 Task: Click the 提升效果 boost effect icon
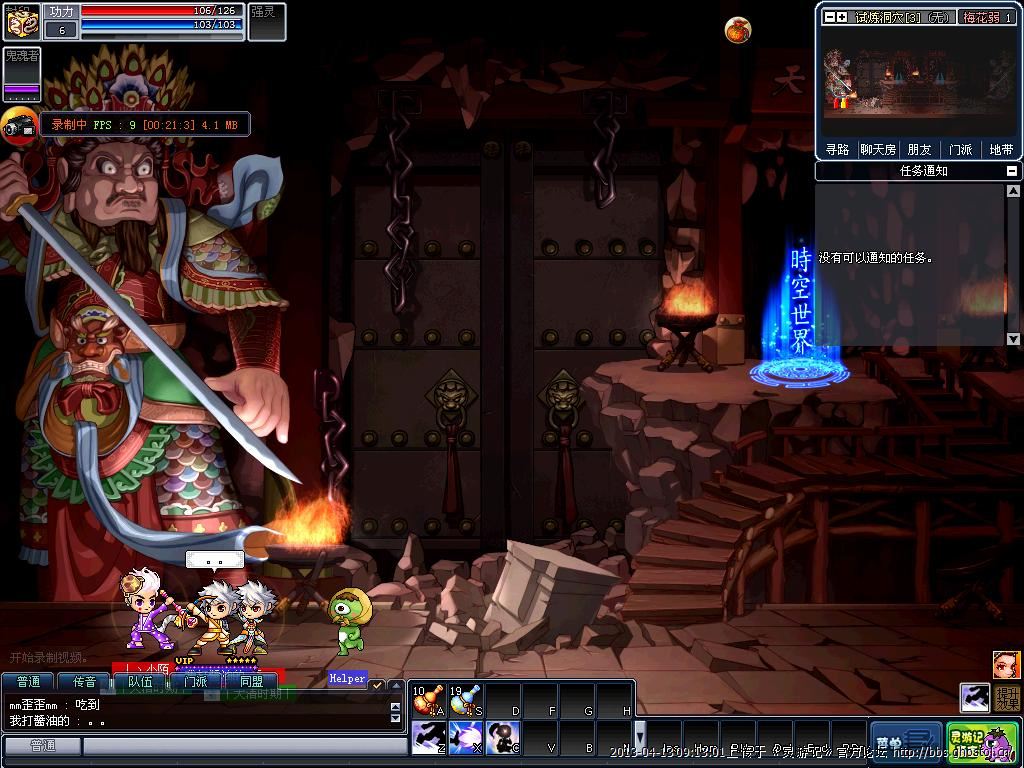(1007, 697)
